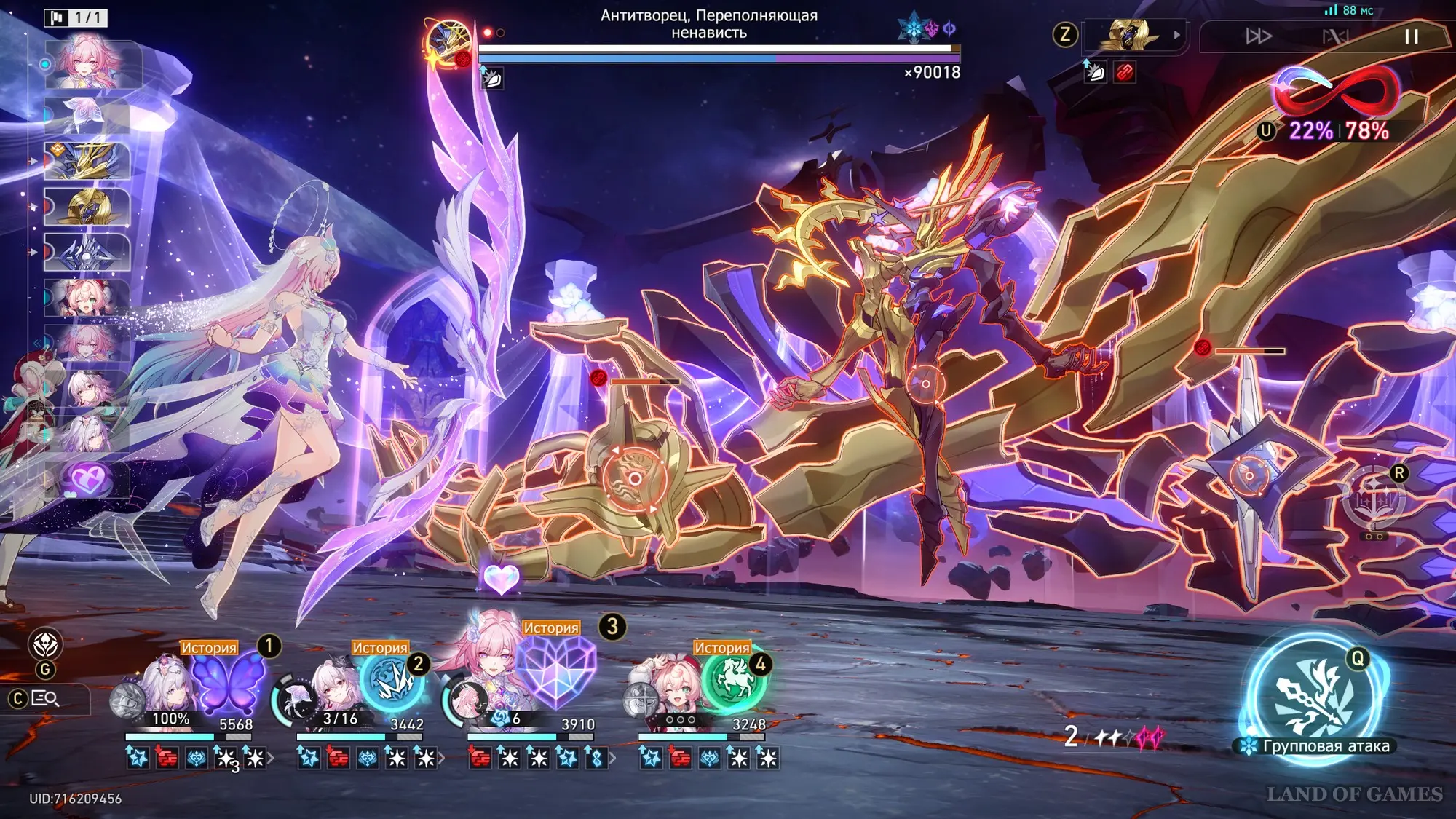The width and height of the screenshot is (1456, 819).
Task: Select the golden enemy portrait in the top-right action panel
Action: coord(1128,35)
